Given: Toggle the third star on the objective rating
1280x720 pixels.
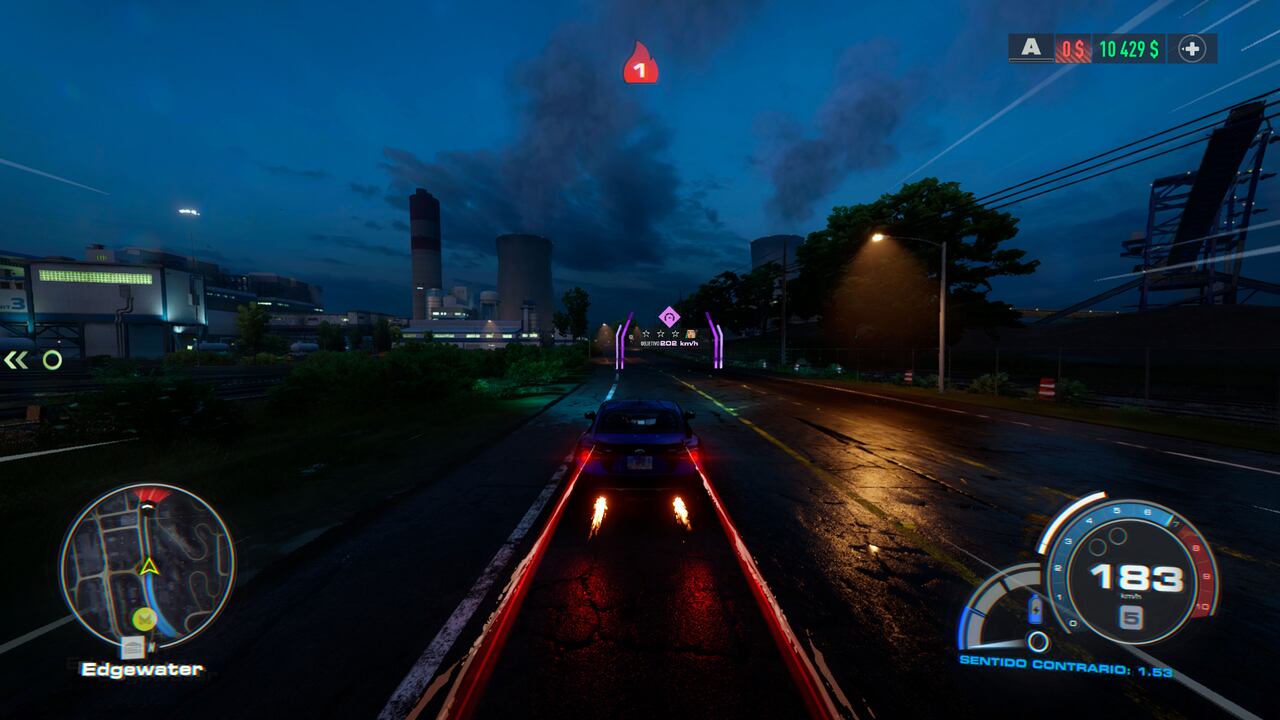Looking at the screenshot, I should tap(676, 333).
